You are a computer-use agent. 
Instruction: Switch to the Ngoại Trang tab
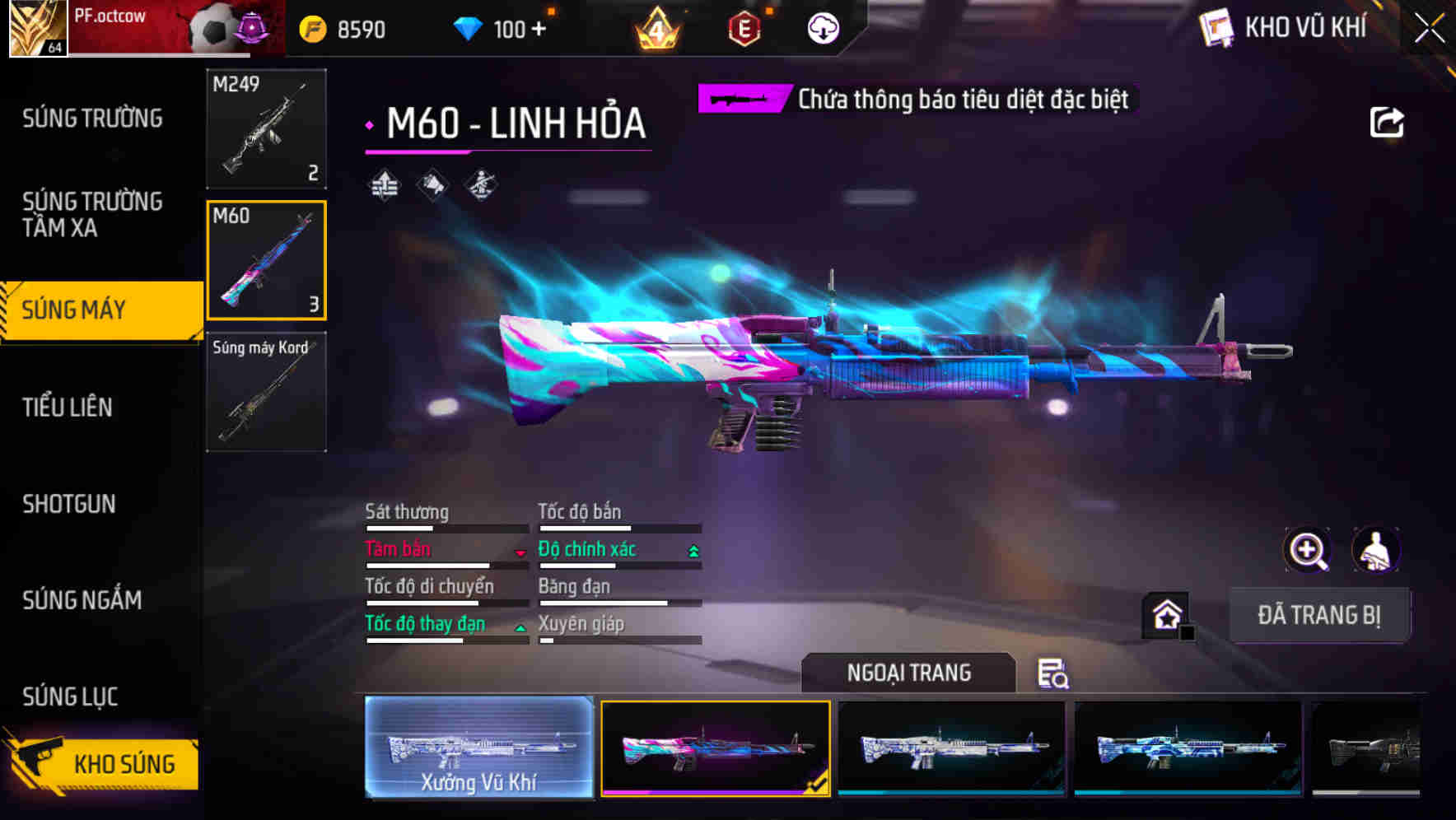coord(906,673)
